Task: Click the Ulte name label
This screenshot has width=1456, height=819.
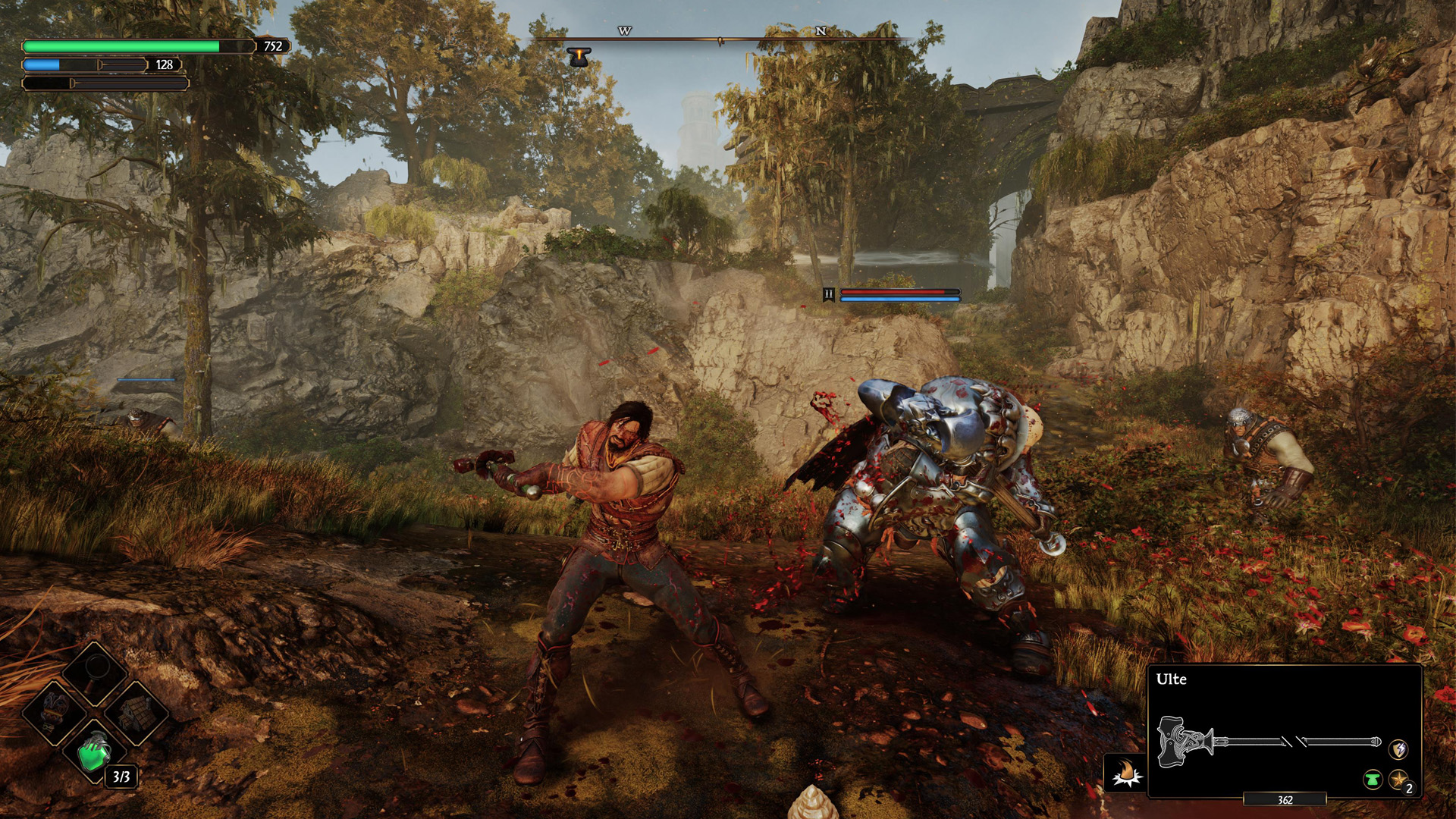Action: tap(1172, 679)
